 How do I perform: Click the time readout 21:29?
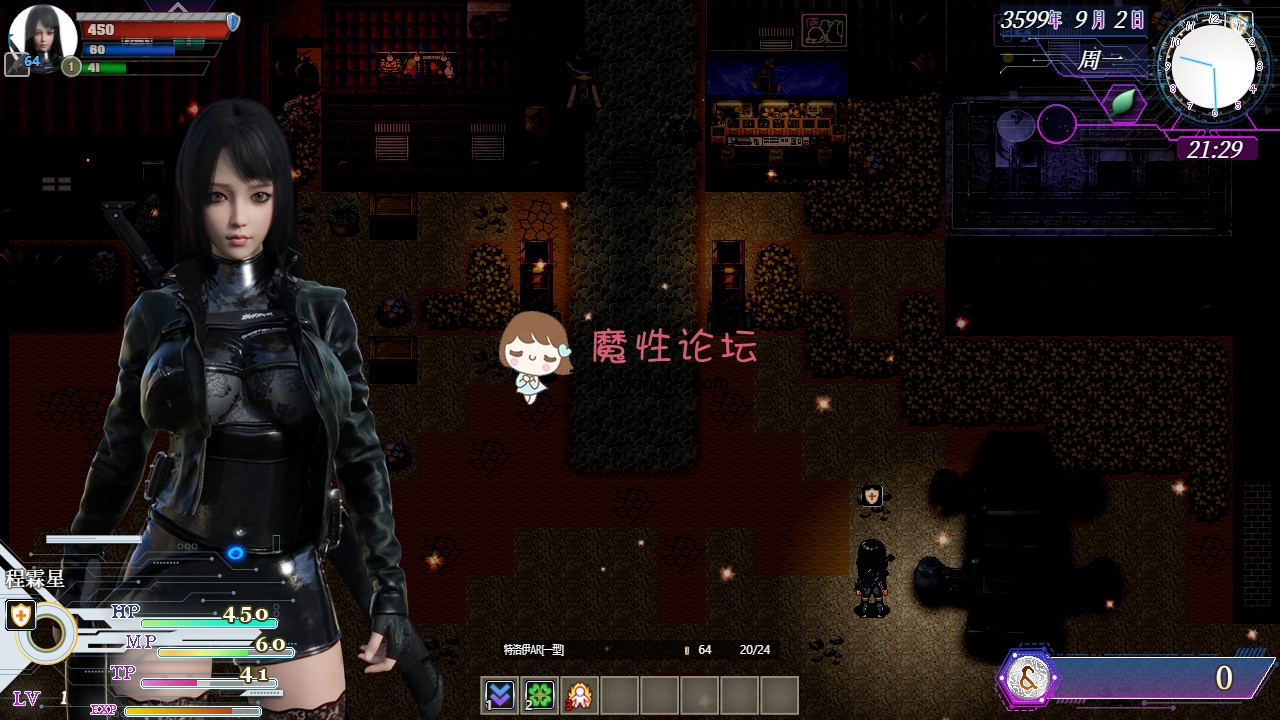point(1216,148)
